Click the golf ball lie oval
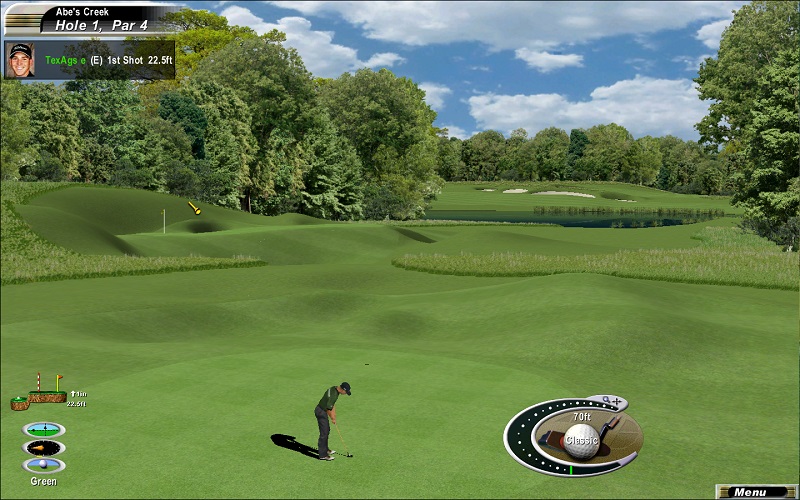The height and width of the screenshot is (500, 800). point(44,465)
